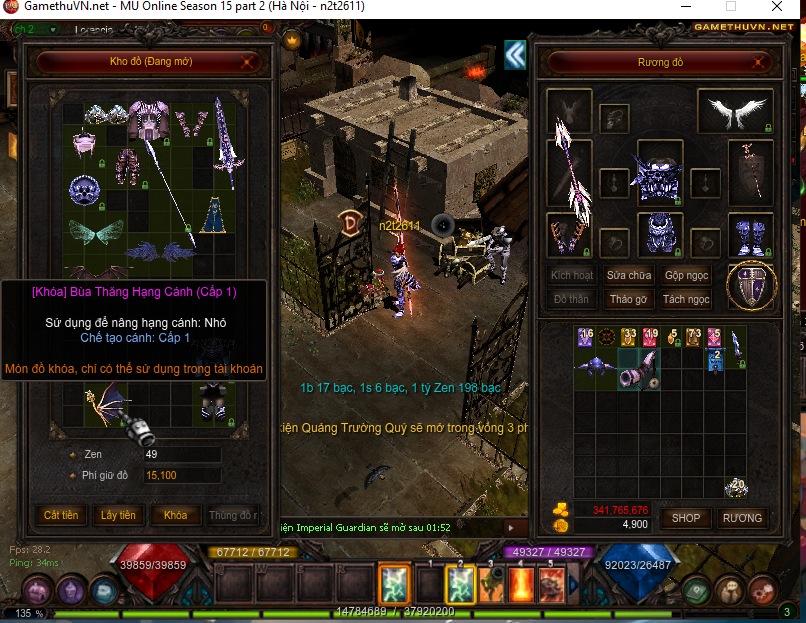Viewport: 806px width, 623px height.
Task: Activate the Tháo gỡ button
Action: point(629,299)
